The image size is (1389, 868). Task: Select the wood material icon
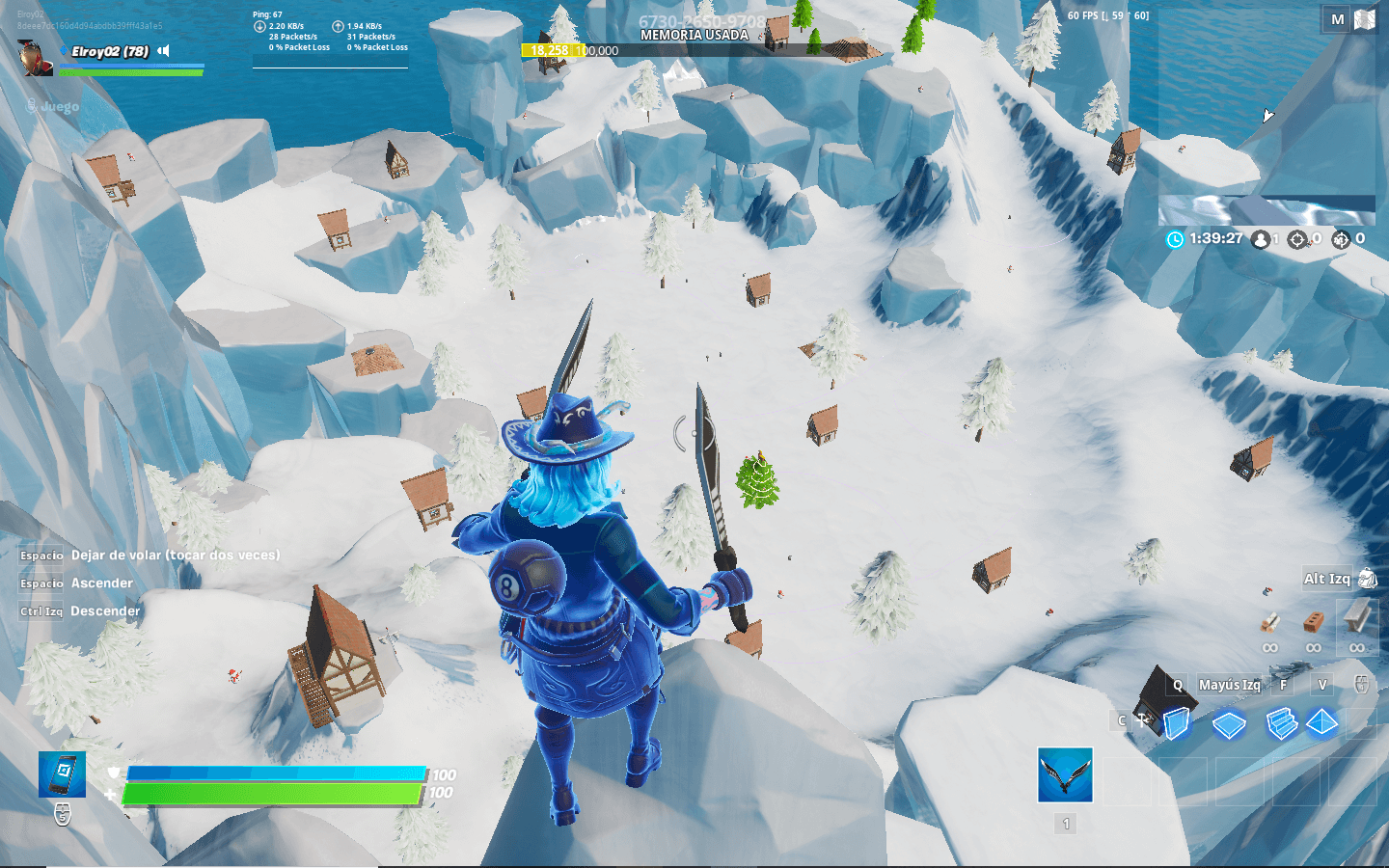(x=1268, y=622)
